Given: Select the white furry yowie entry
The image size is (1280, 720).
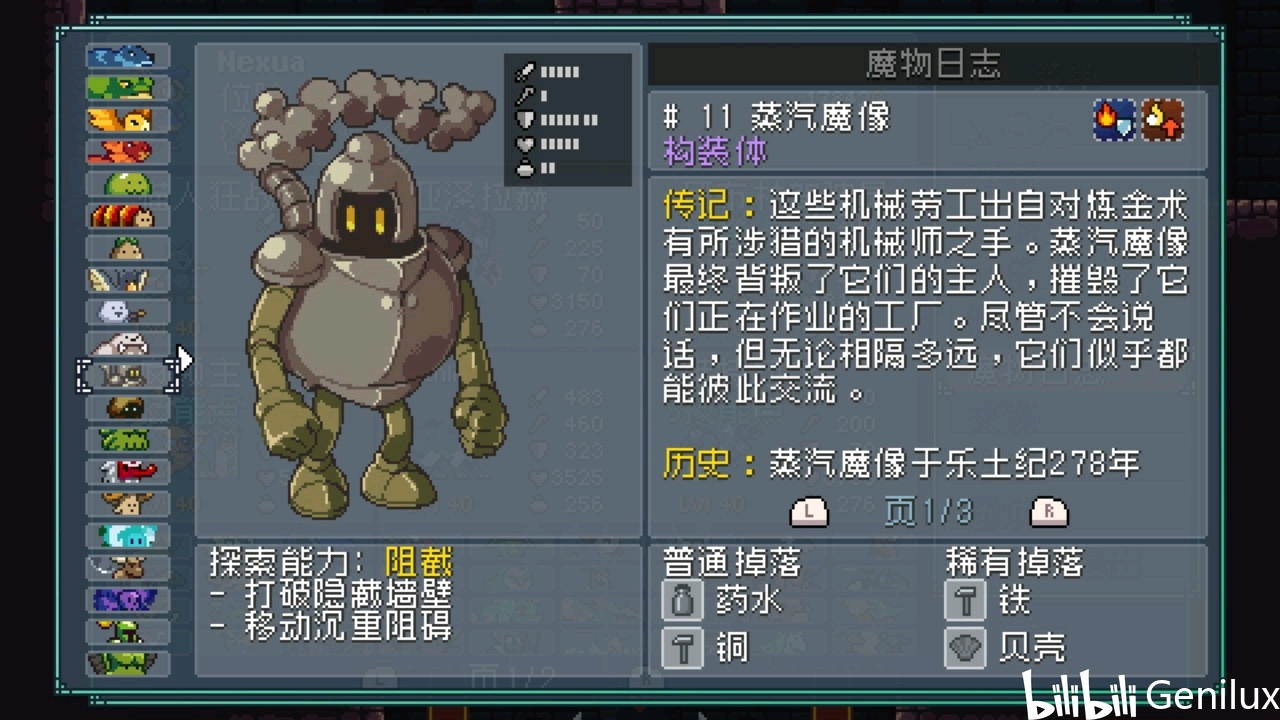Looking at the screenshot, I should point(127,344).
